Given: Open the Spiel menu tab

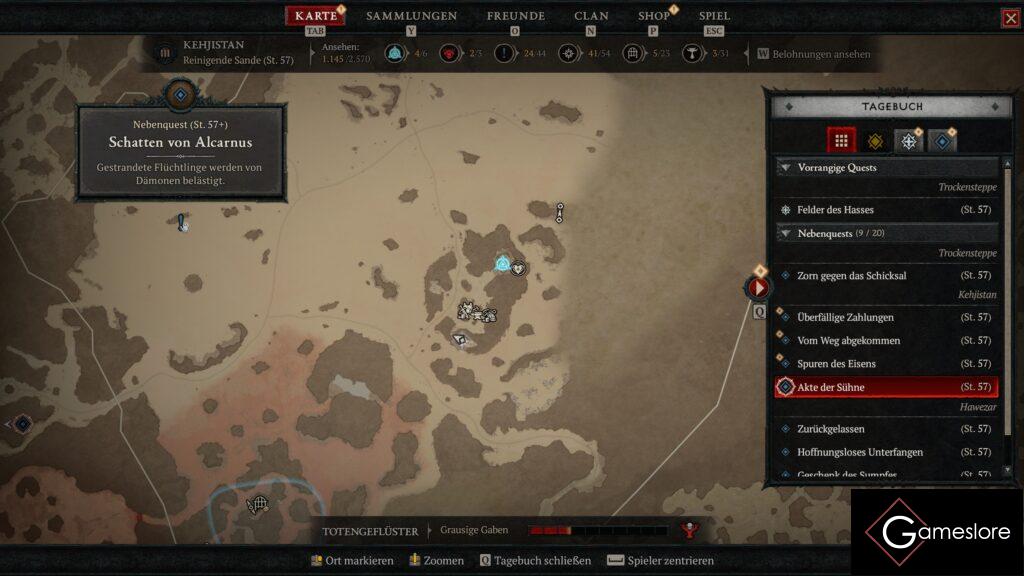Looking at the screenshot, I should pyautogui.click(x=714, y=16).
